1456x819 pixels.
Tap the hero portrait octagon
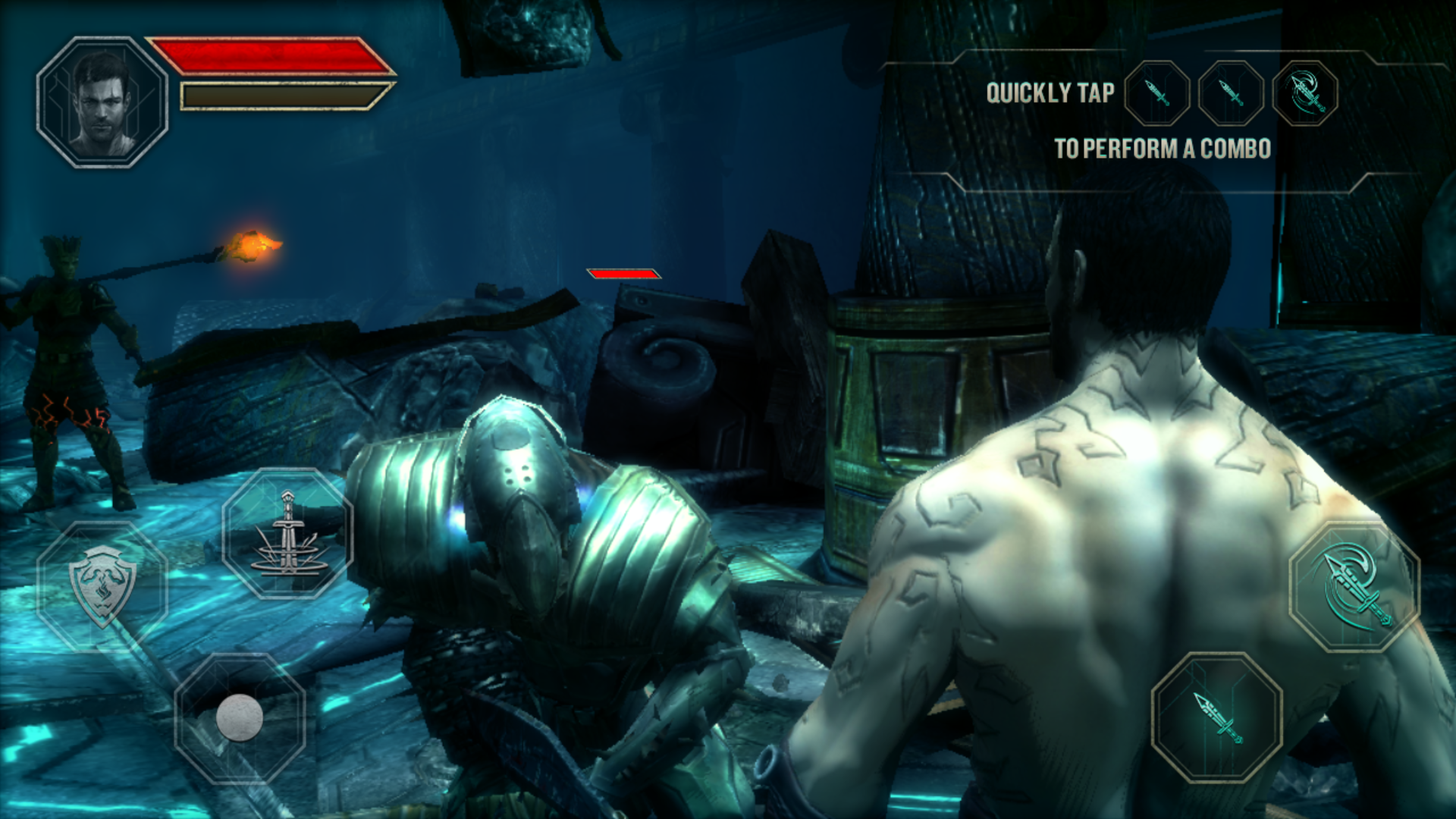(x=102, y=102)
